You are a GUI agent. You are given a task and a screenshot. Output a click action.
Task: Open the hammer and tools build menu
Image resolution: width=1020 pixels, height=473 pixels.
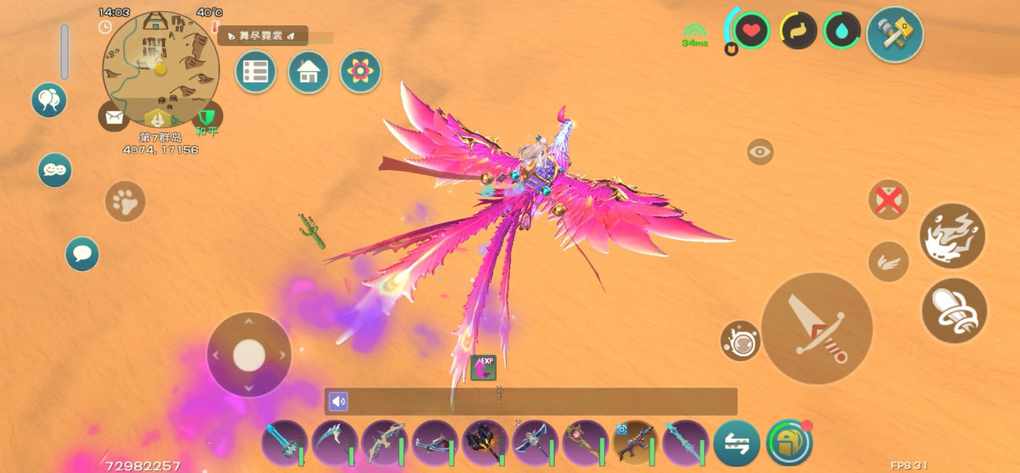[x=894, y=34]
